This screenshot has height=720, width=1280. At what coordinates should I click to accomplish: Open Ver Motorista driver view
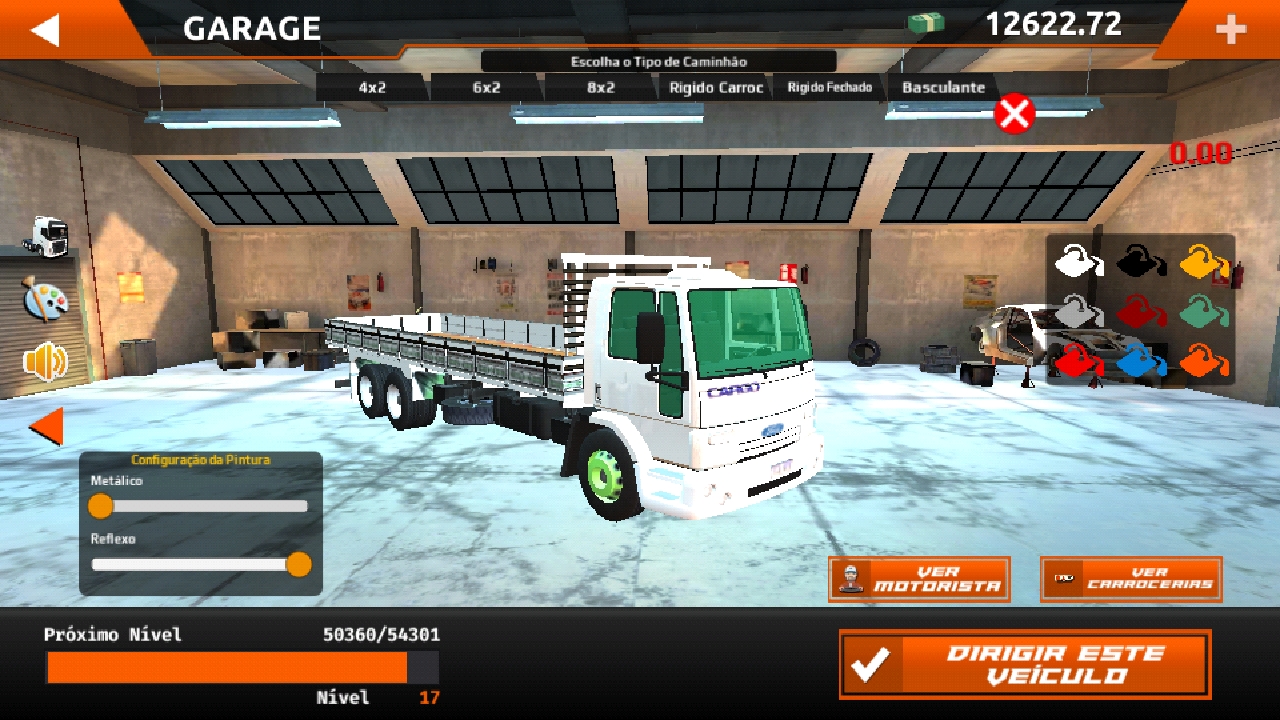tap(919, 579)
